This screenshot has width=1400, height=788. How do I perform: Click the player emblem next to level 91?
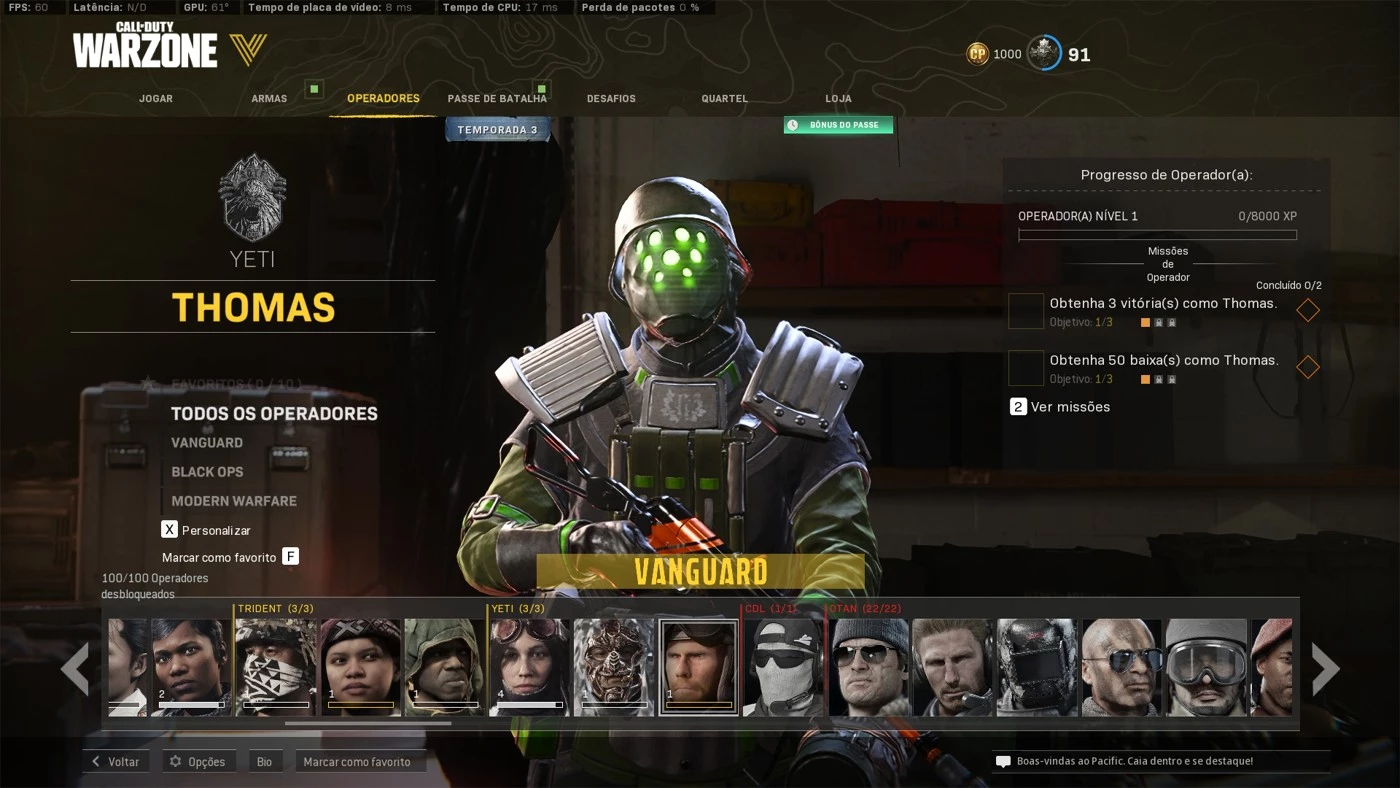1044,52
